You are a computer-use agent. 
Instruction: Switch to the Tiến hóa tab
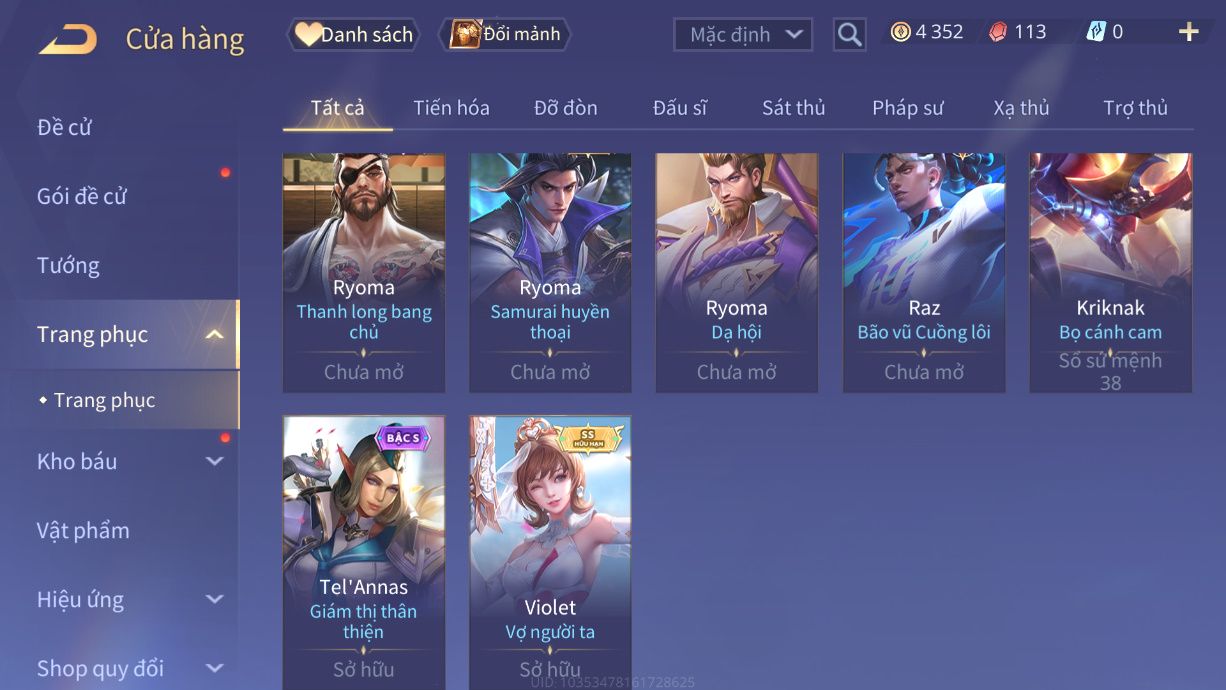pyautogui.click(x=451, y=108)
